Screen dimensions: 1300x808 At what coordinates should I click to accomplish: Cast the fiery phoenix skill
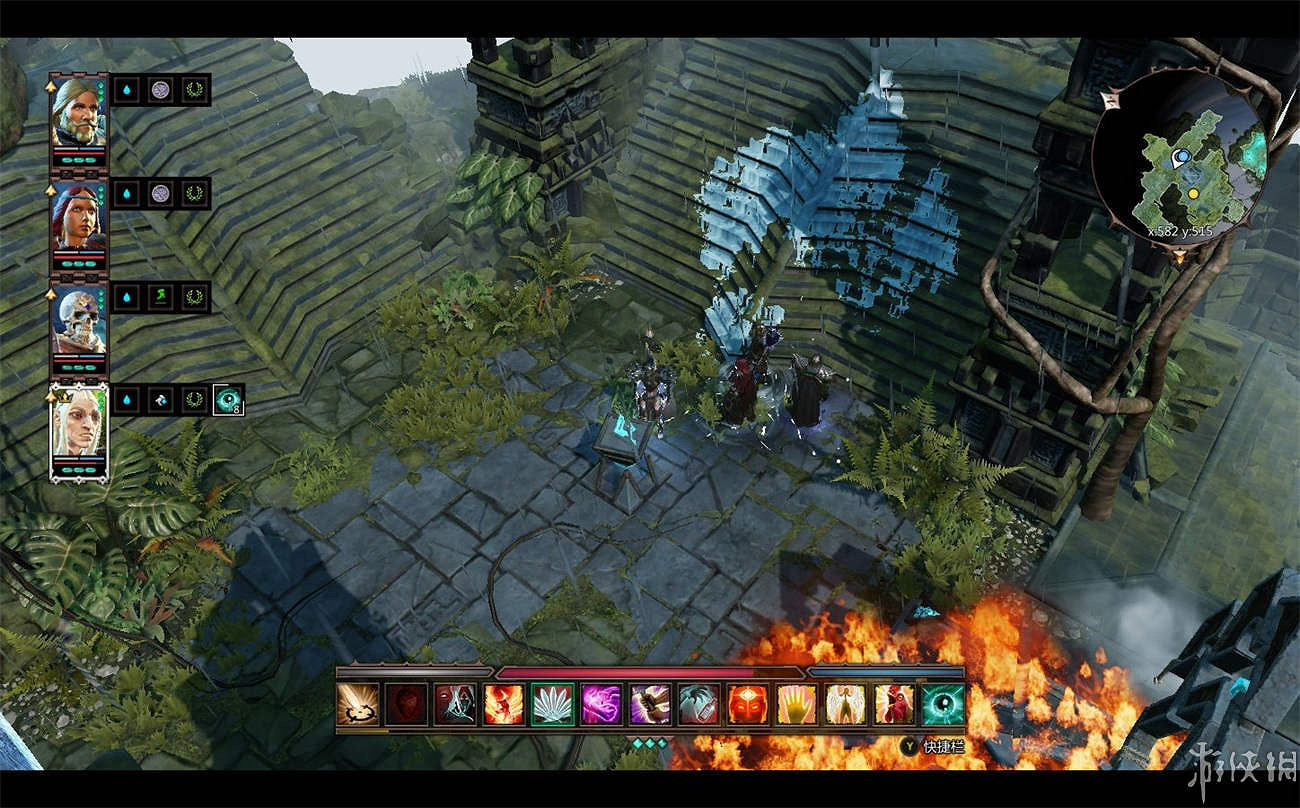pyautogui.click(x=504, y=704)
